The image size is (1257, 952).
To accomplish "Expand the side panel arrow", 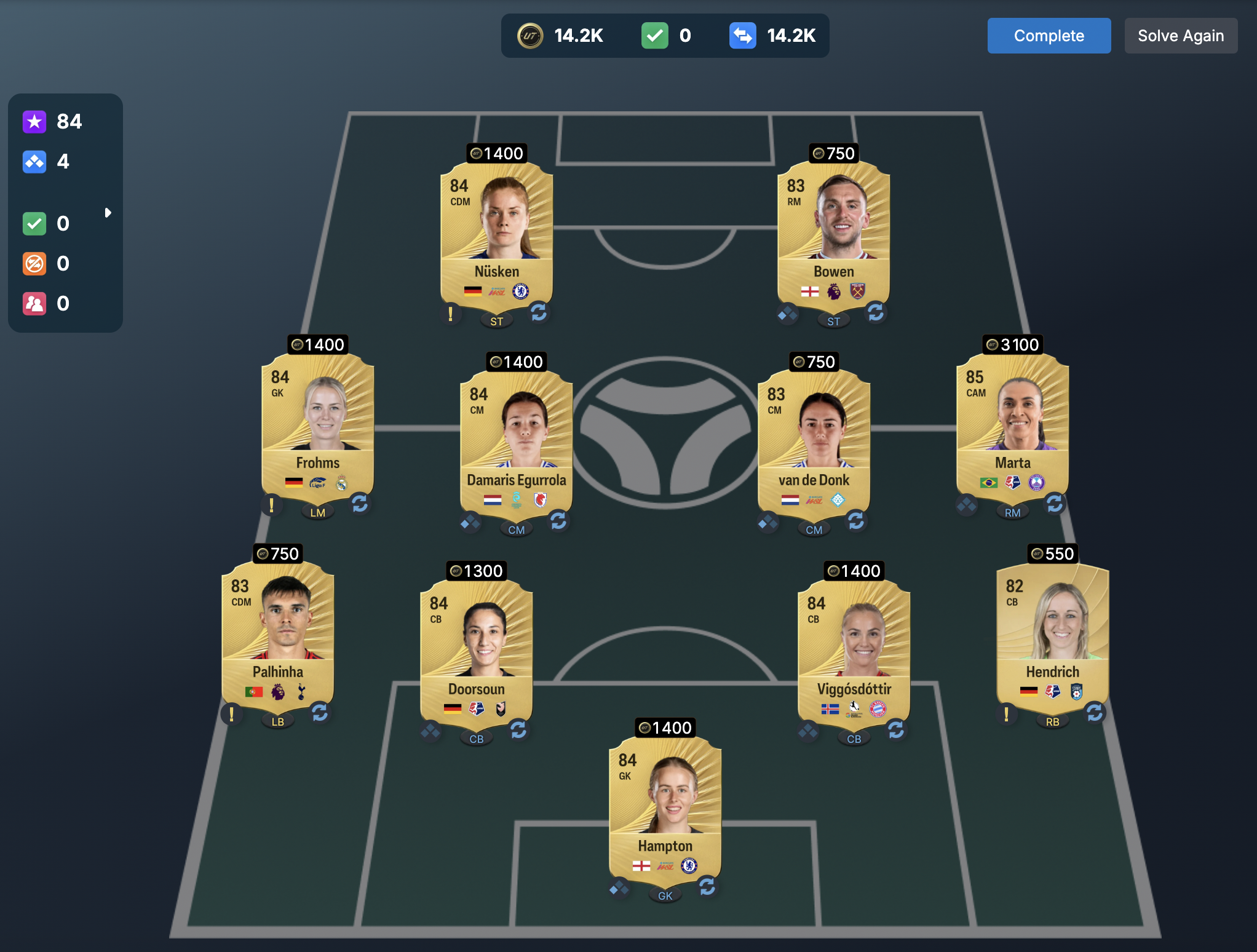I will point(108,213).
